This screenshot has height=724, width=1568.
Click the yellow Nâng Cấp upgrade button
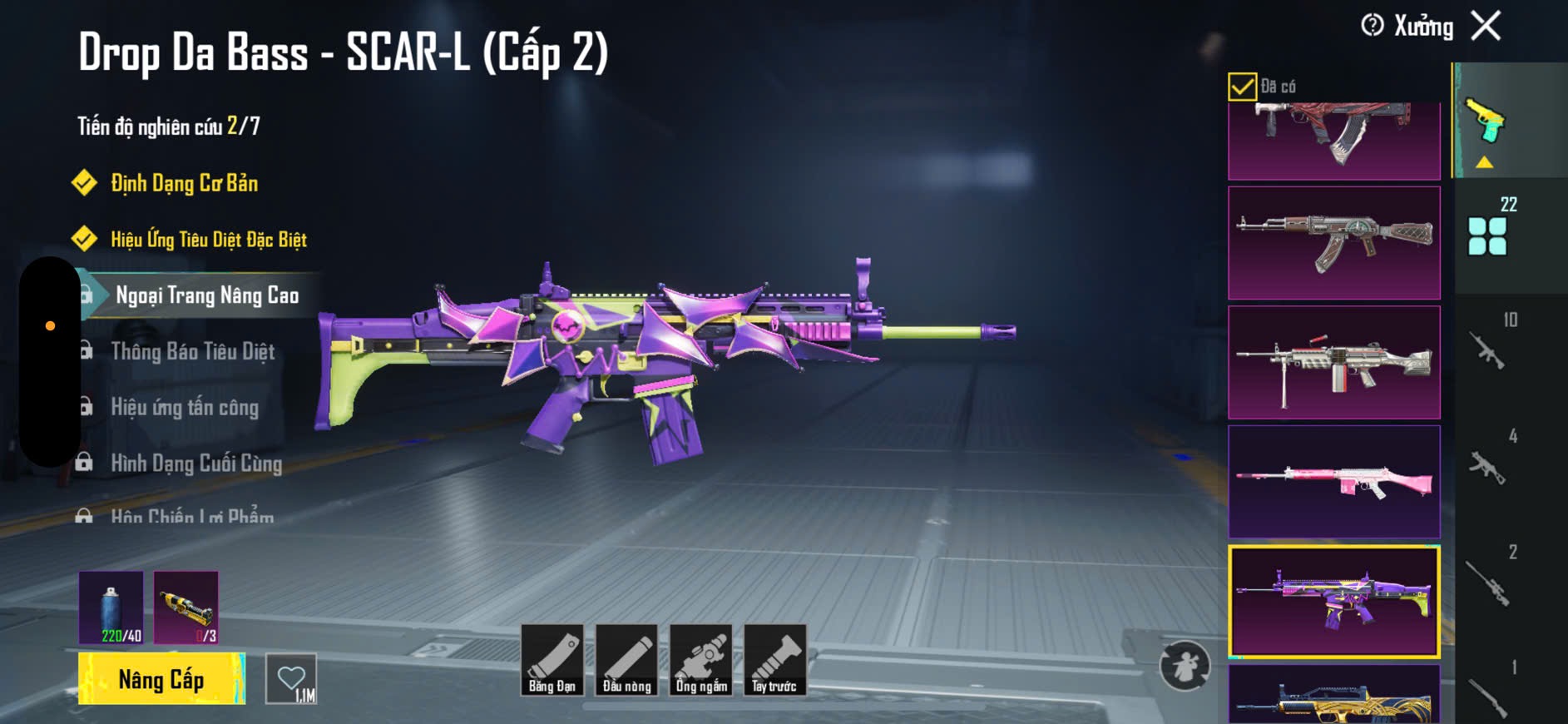click(161, 679)
